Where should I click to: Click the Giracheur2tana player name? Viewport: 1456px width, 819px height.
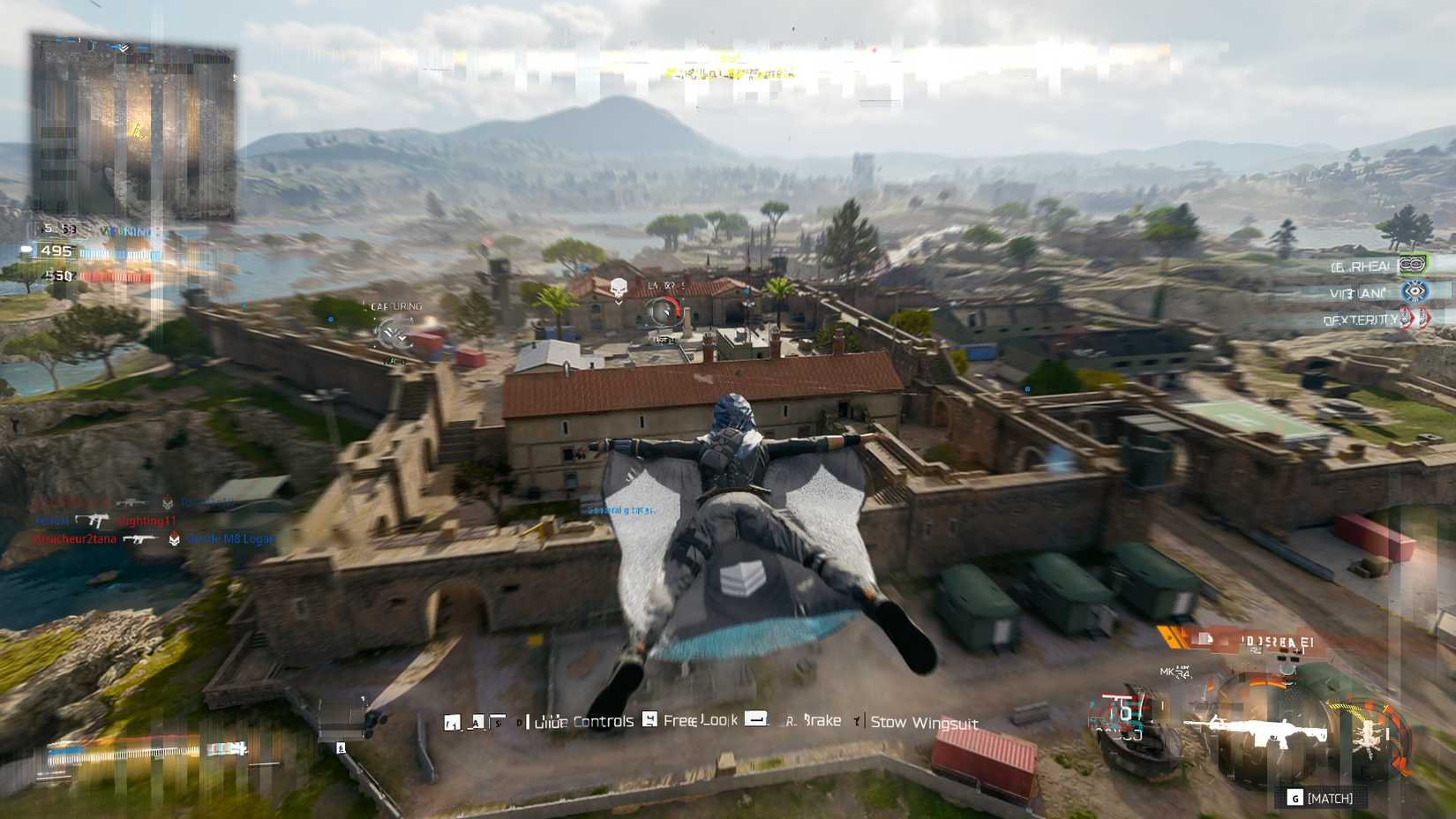[75, 539]
